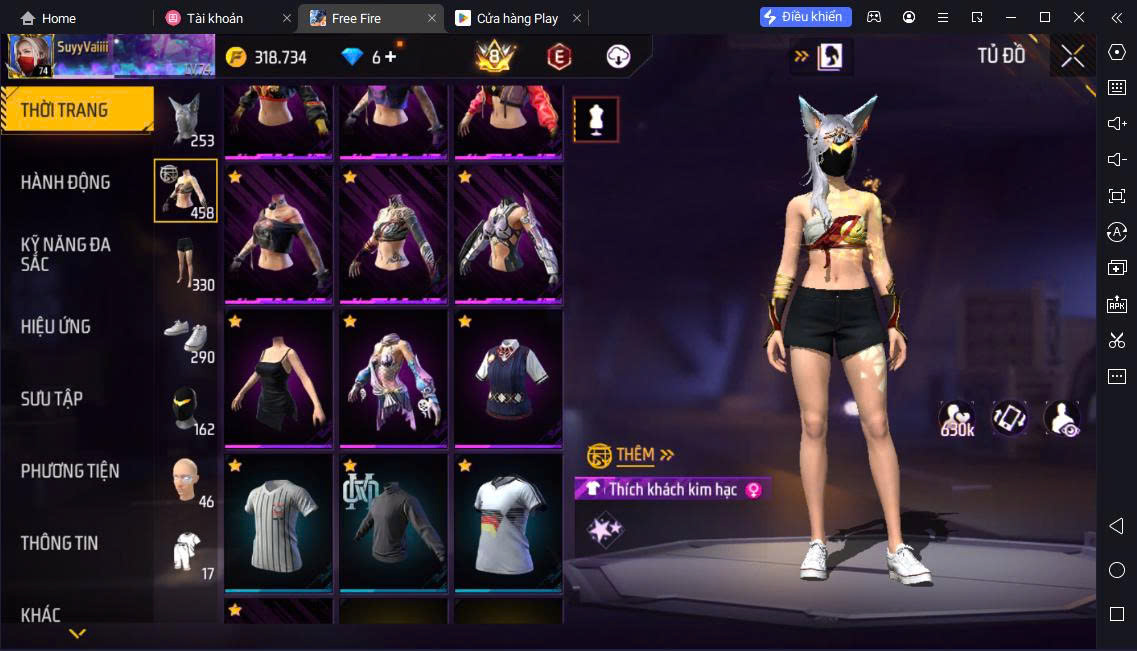Select the striped baseball jersey
1137x651 pixels.
click(x=278, y=522)
